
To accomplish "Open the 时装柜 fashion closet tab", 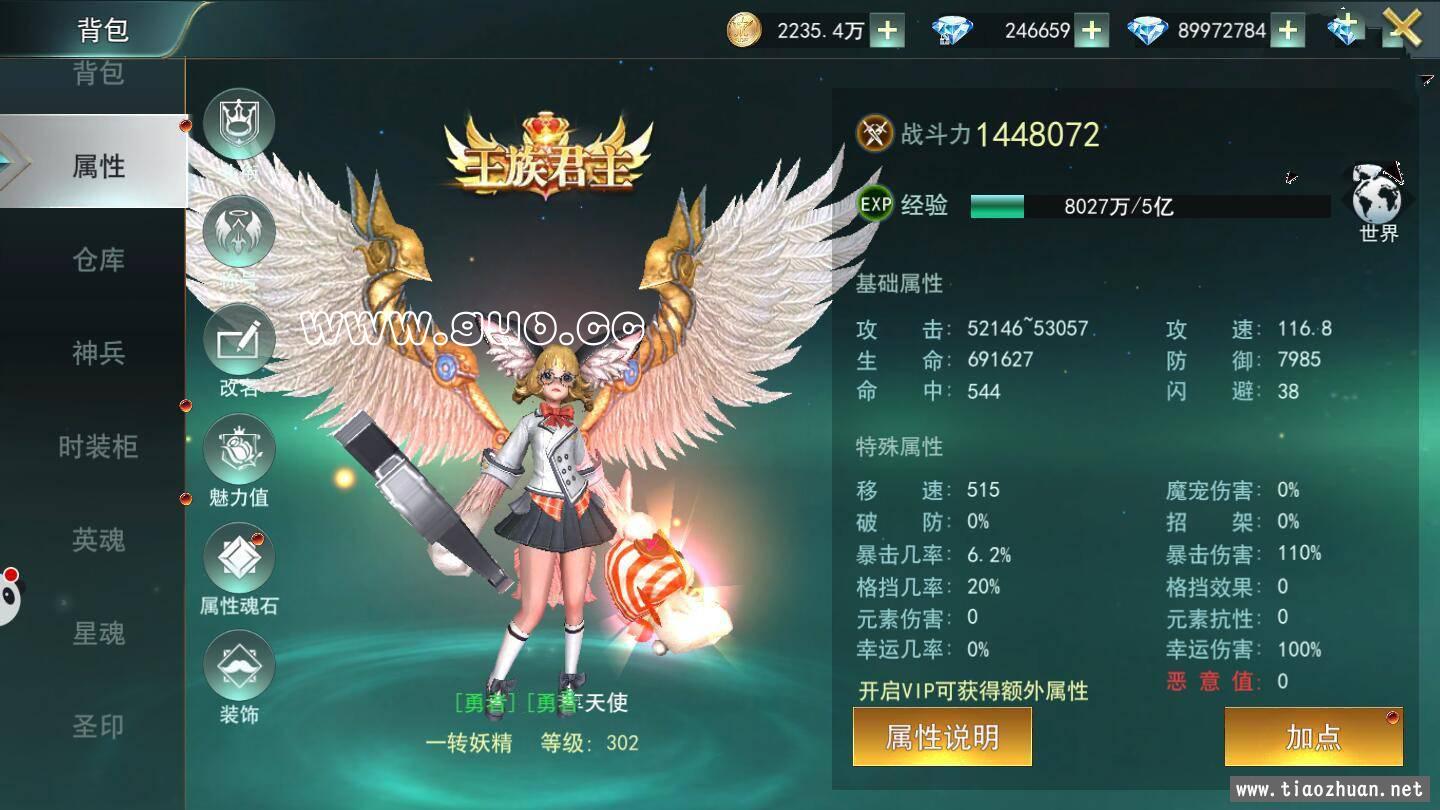I will [x=95, y=448].
